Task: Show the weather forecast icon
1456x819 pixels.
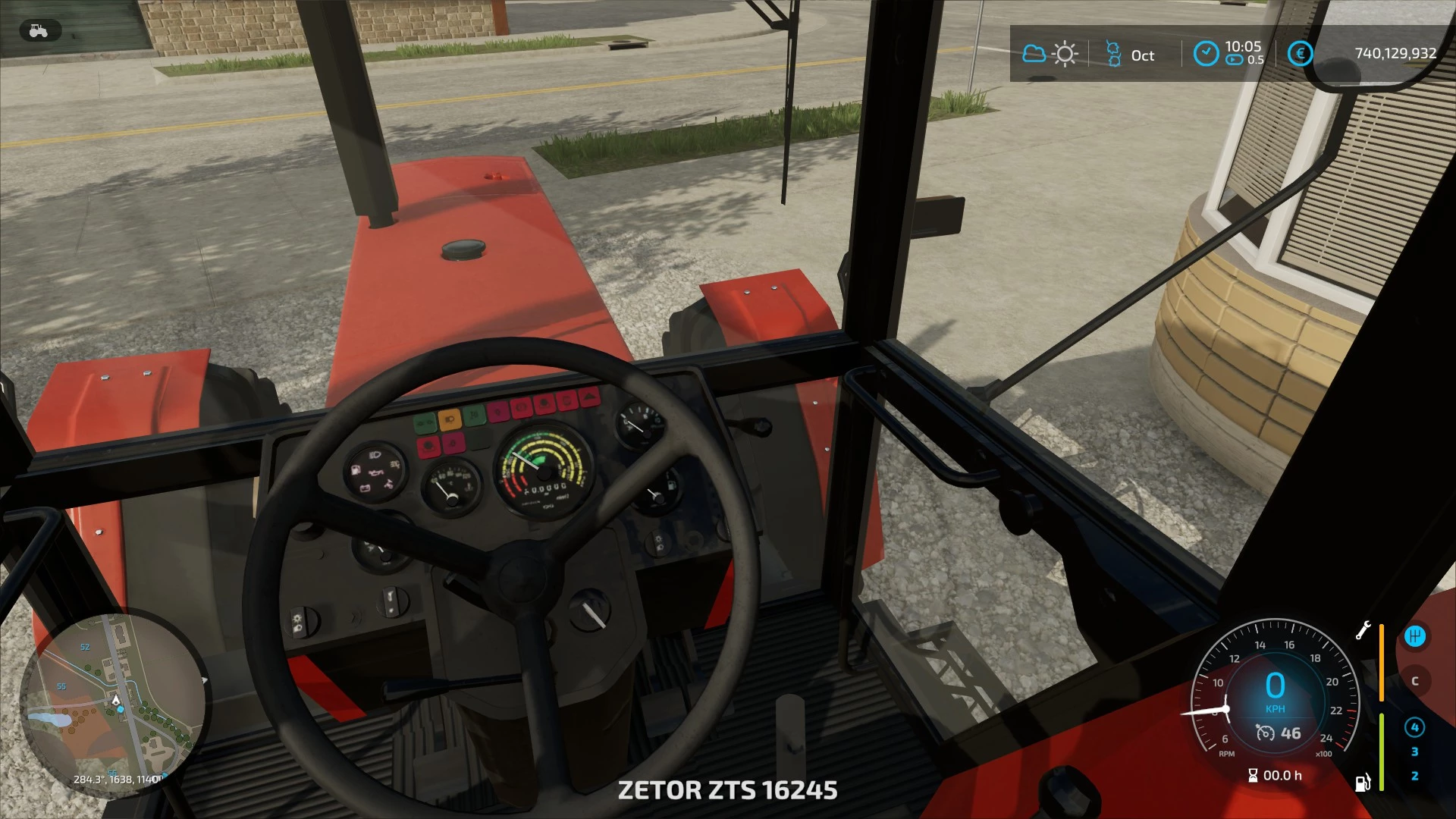Action: pyautogui.click(x=1050, y=54)
